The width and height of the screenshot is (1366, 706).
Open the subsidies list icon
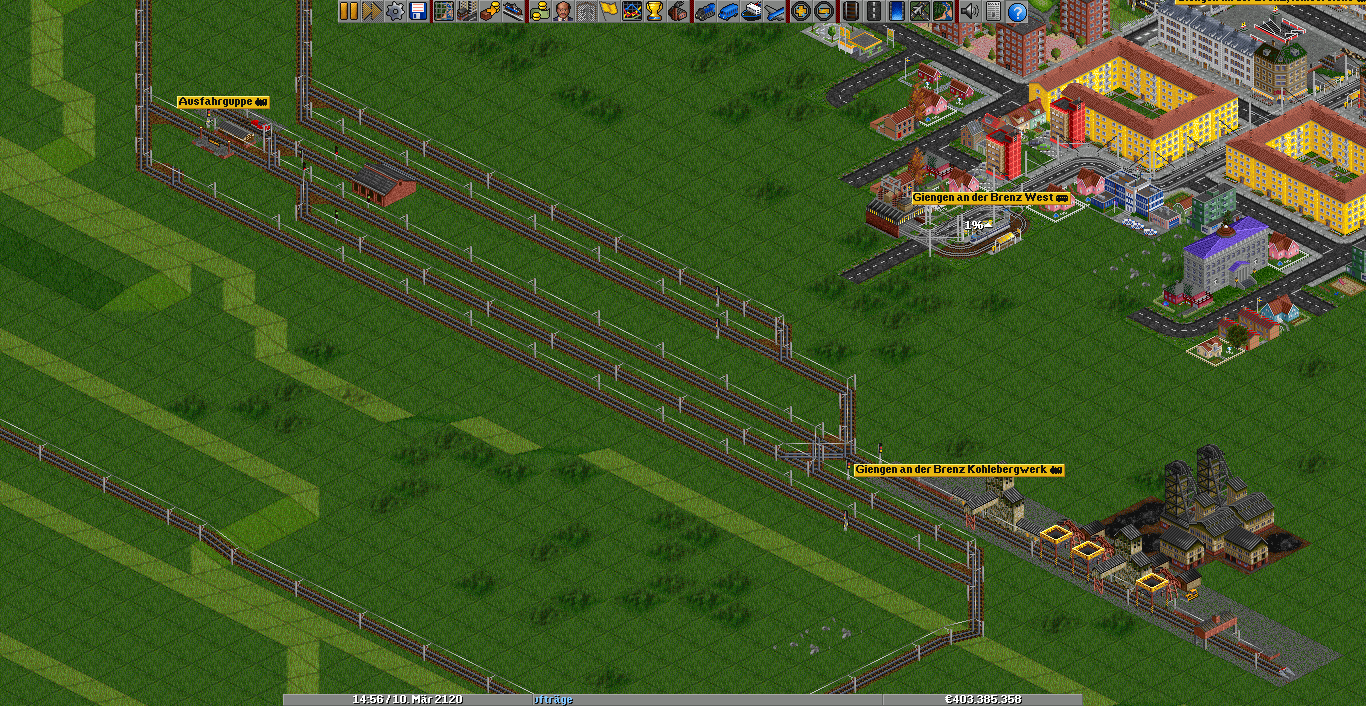click(x=489, y=11)
